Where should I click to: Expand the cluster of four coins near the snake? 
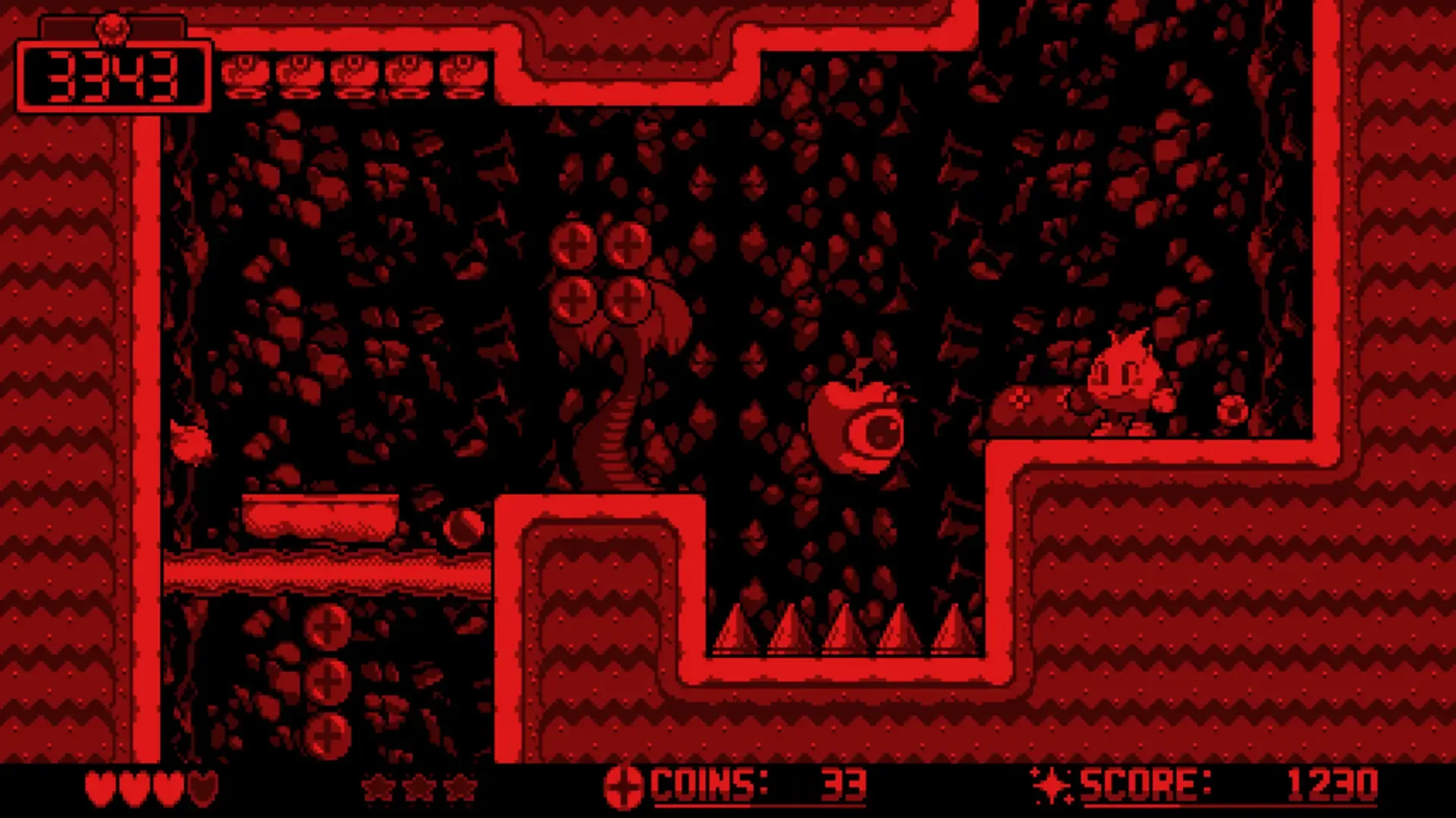tap(601, 269)
